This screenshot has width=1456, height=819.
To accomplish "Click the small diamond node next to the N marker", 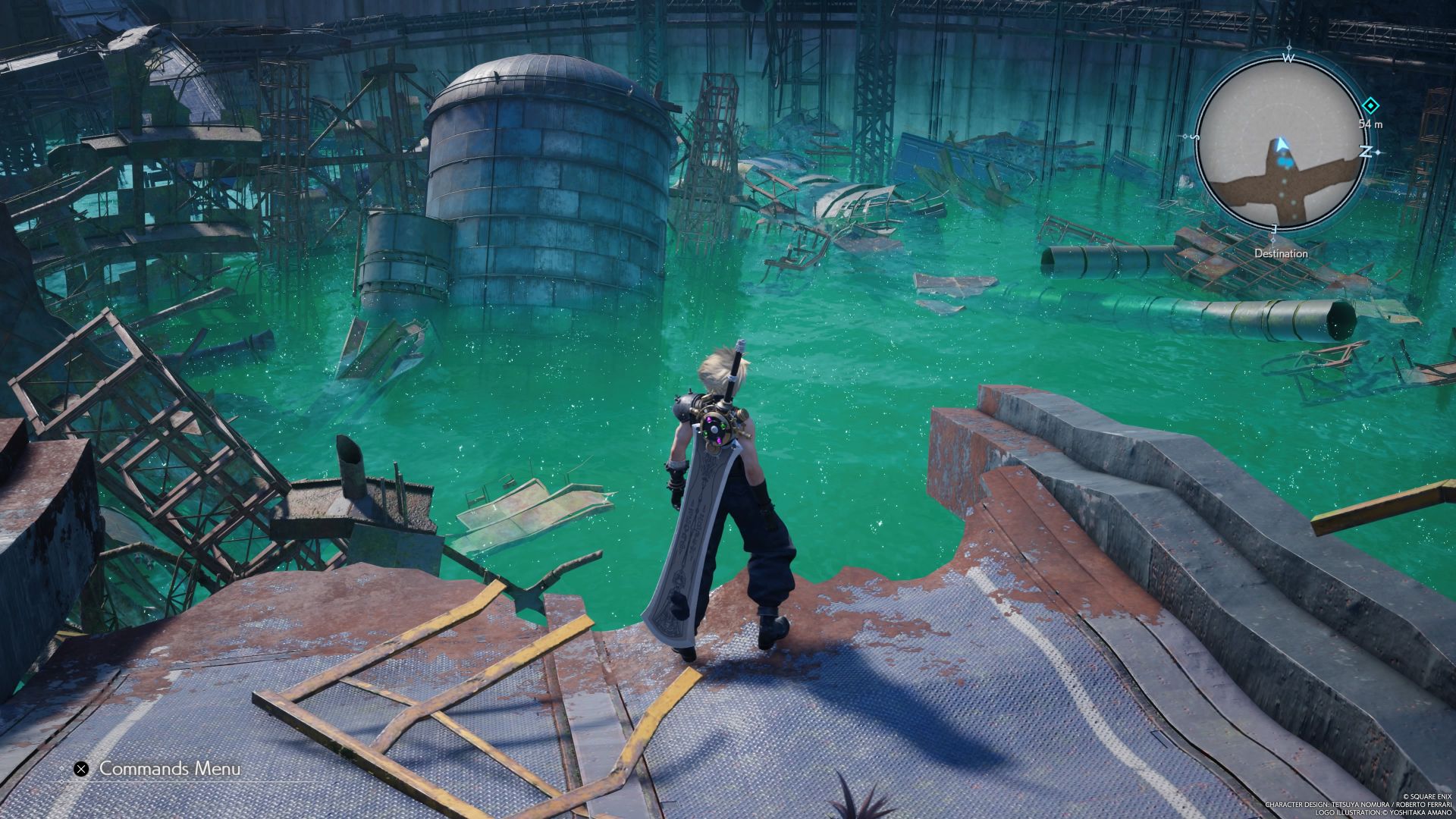I will [1378, 152].
